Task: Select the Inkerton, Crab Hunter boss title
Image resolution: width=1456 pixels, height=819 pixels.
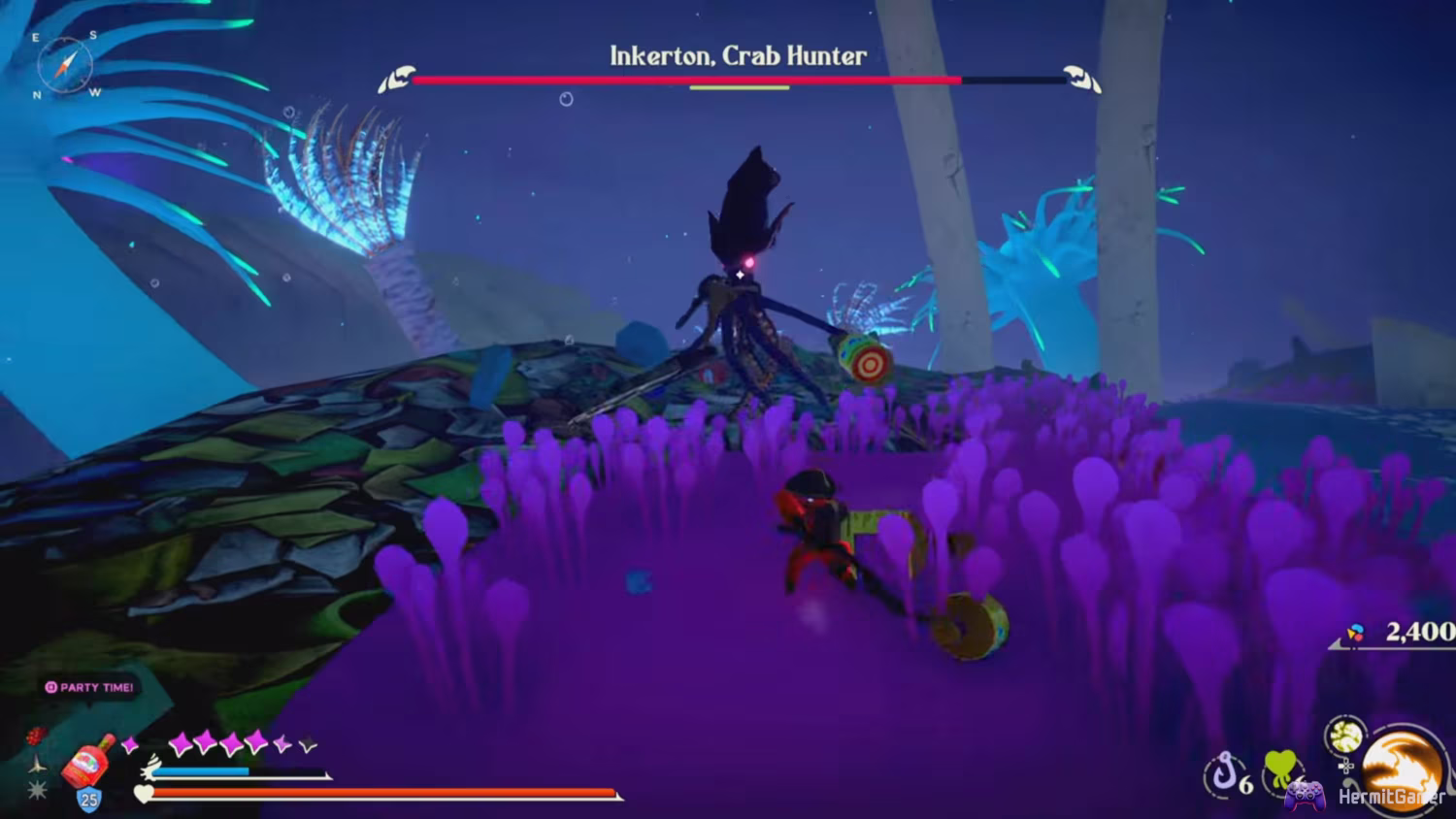Action: coord(736,55)
